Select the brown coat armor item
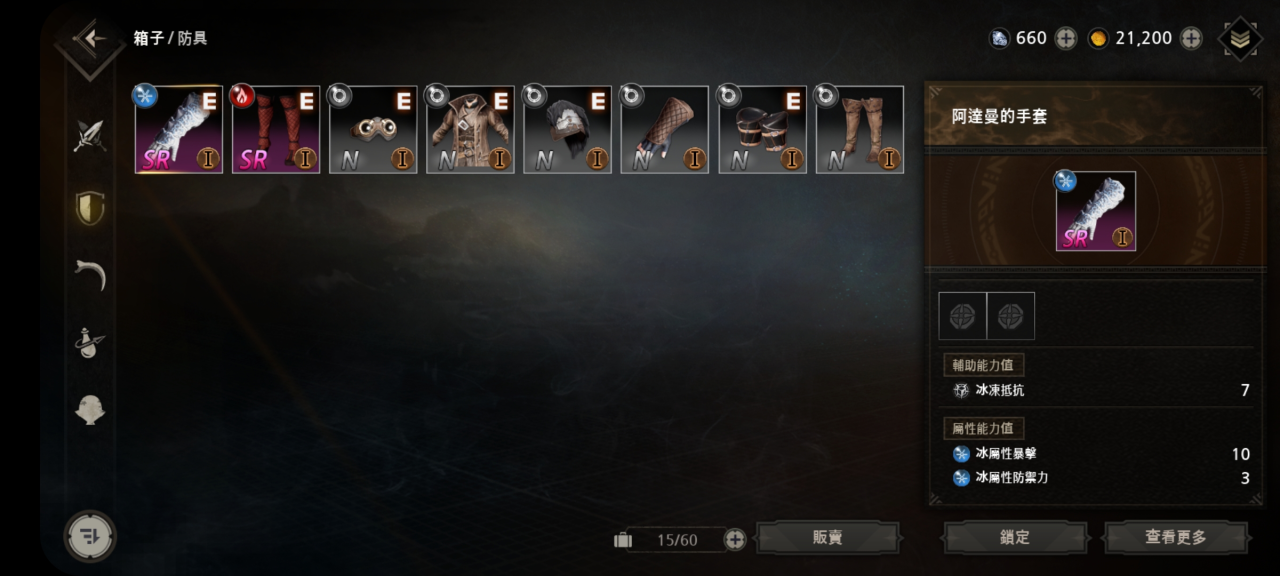Screen dimensions: 1280x576 470,130
